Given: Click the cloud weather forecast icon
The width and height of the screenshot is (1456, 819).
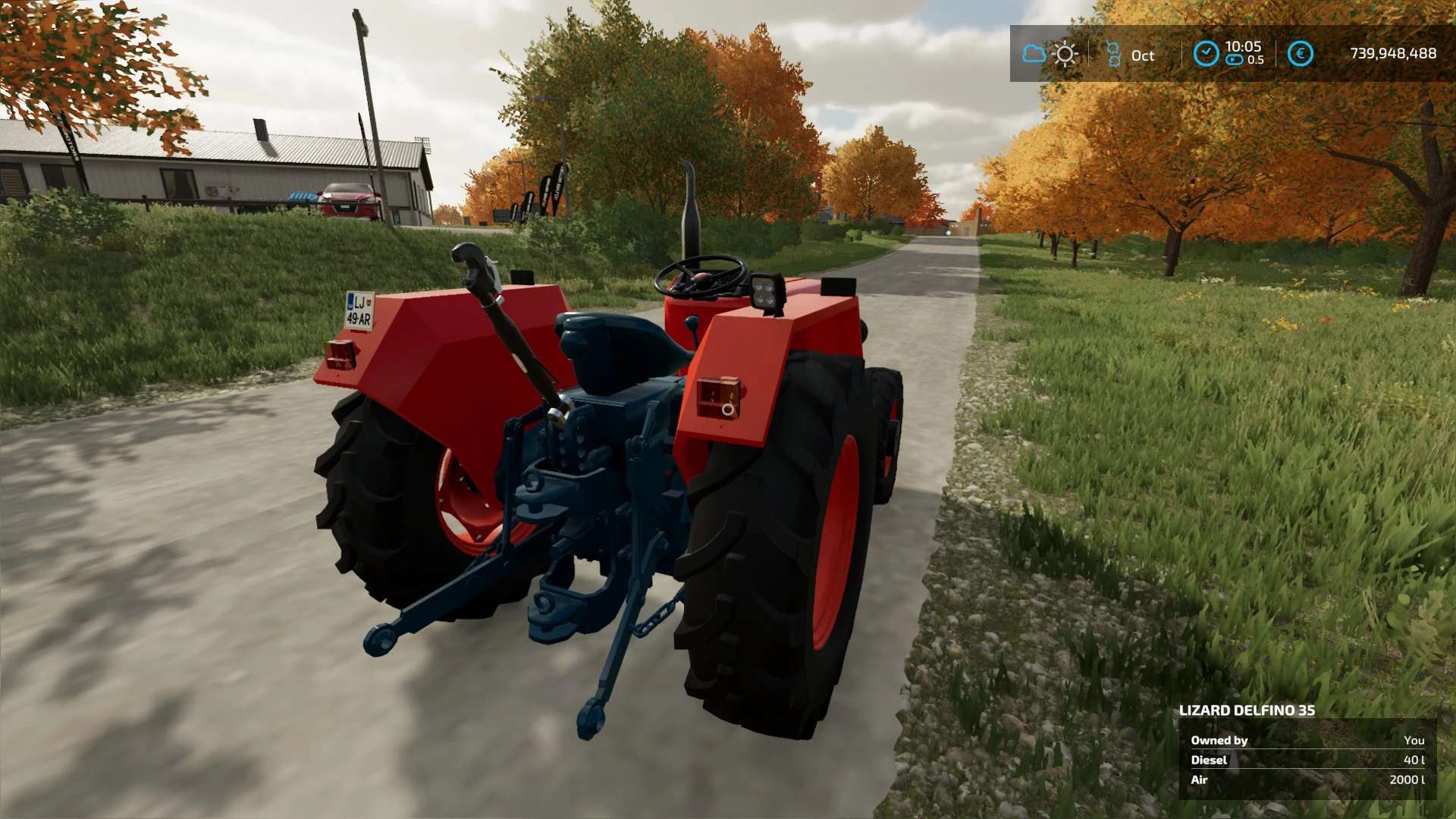Looking at the screenshot, I should [x=1034, y=54].
